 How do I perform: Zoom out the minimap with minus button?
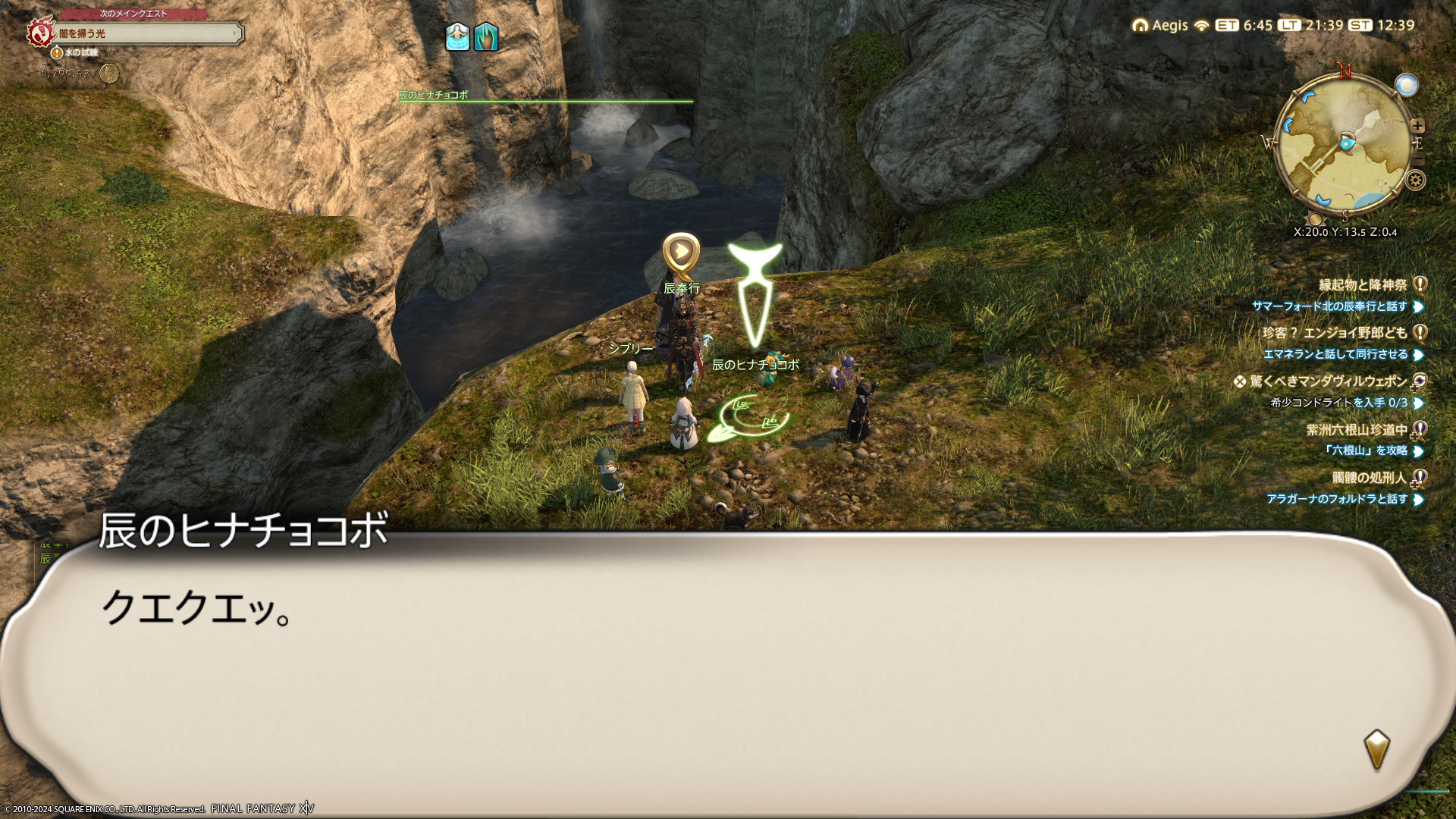click(x=1418, y=160)
